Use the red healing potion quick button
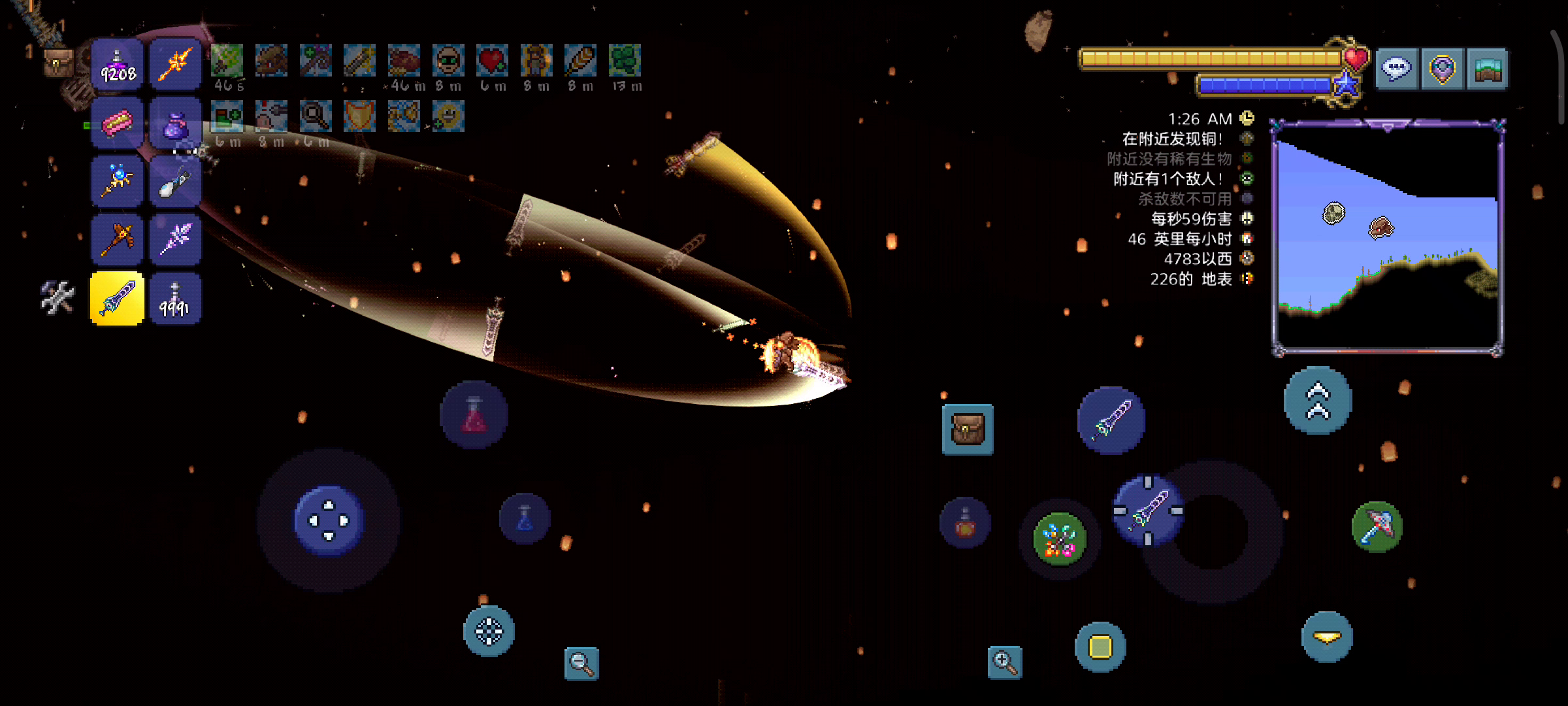This screenshot has height=706, width=1568. [474, 415]
